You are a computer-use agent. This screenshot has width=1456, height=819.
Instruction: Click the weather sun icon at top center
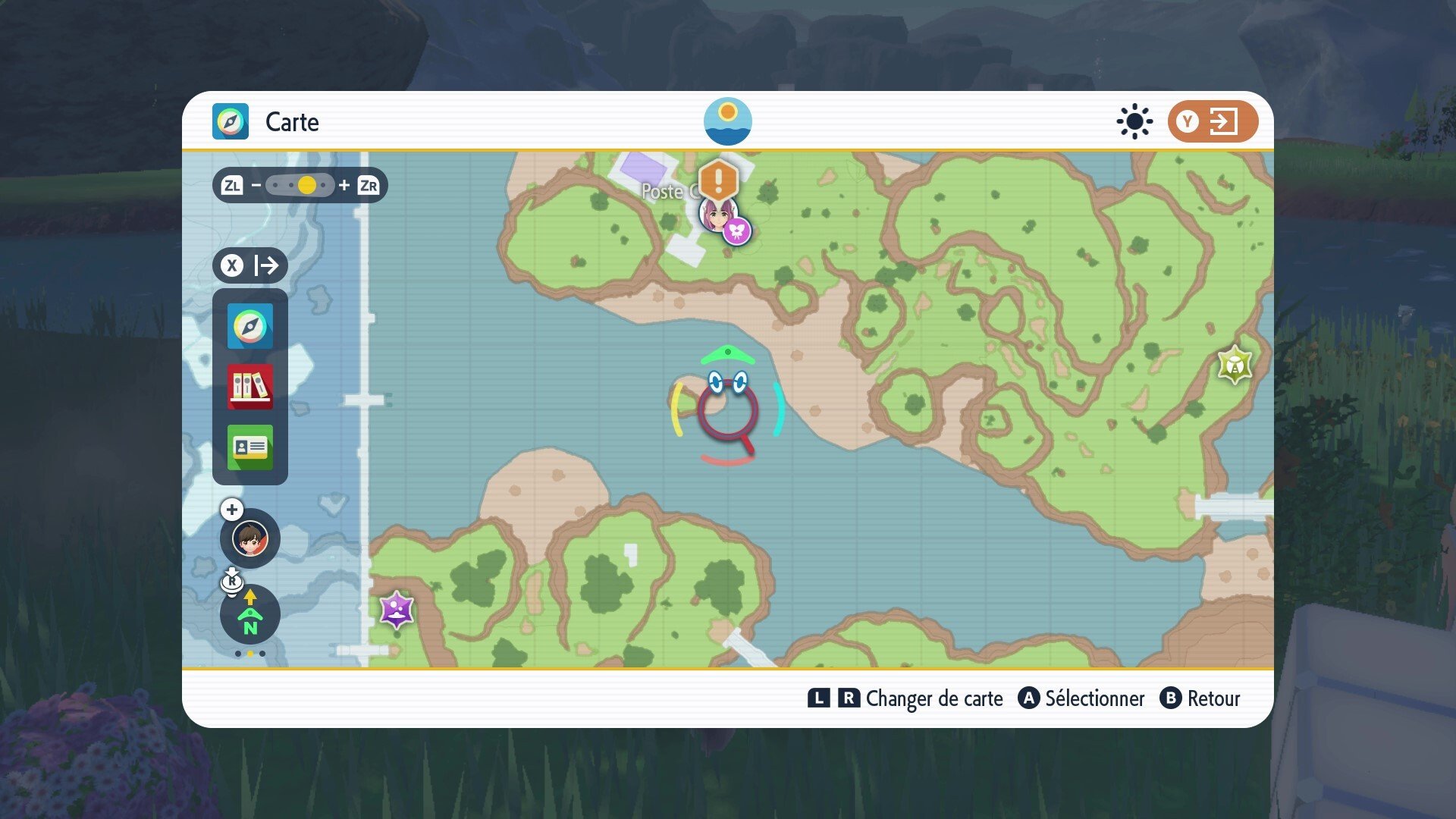pyautogui.click(x=727, y=121)
